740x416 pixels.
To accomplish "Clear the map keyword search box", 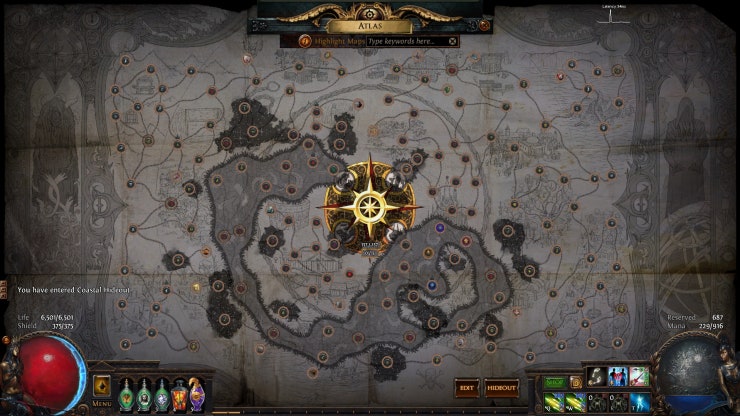I will [x=452, y=41].
